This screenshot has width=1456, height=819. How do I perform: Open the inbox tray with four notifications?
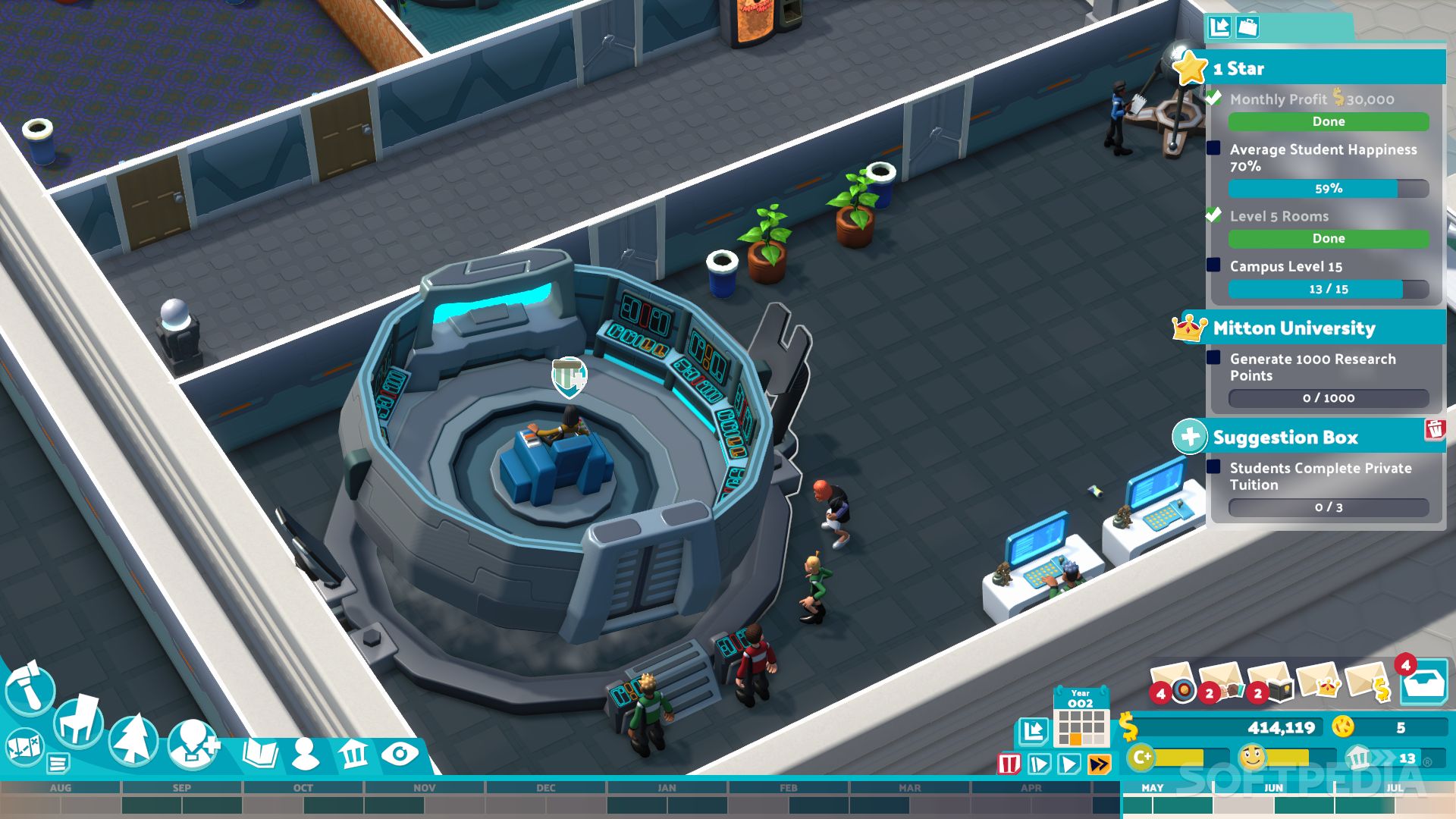point(1423,685)
